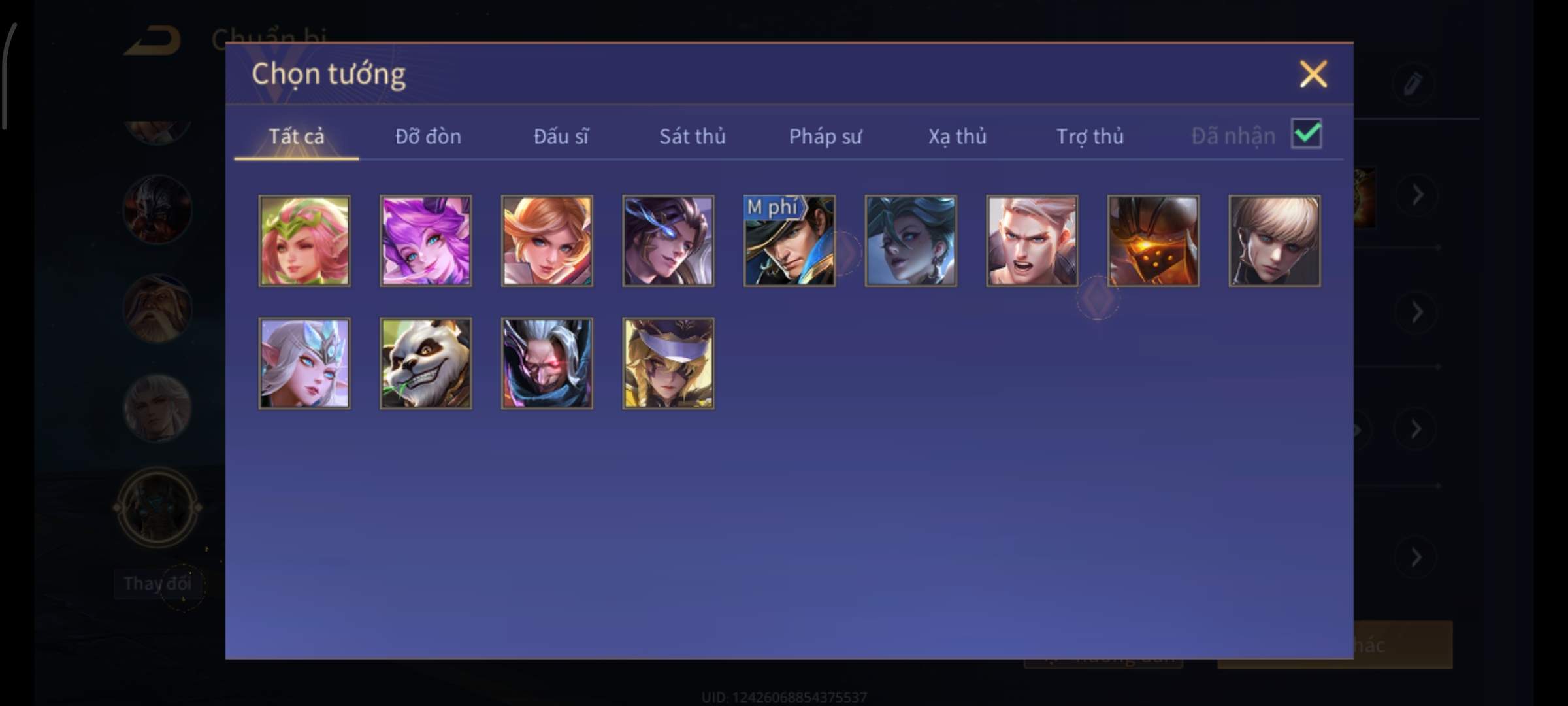Switch to the Đỡ đòn tab
The image size is (1568, 706).
(x=428, y=136)
